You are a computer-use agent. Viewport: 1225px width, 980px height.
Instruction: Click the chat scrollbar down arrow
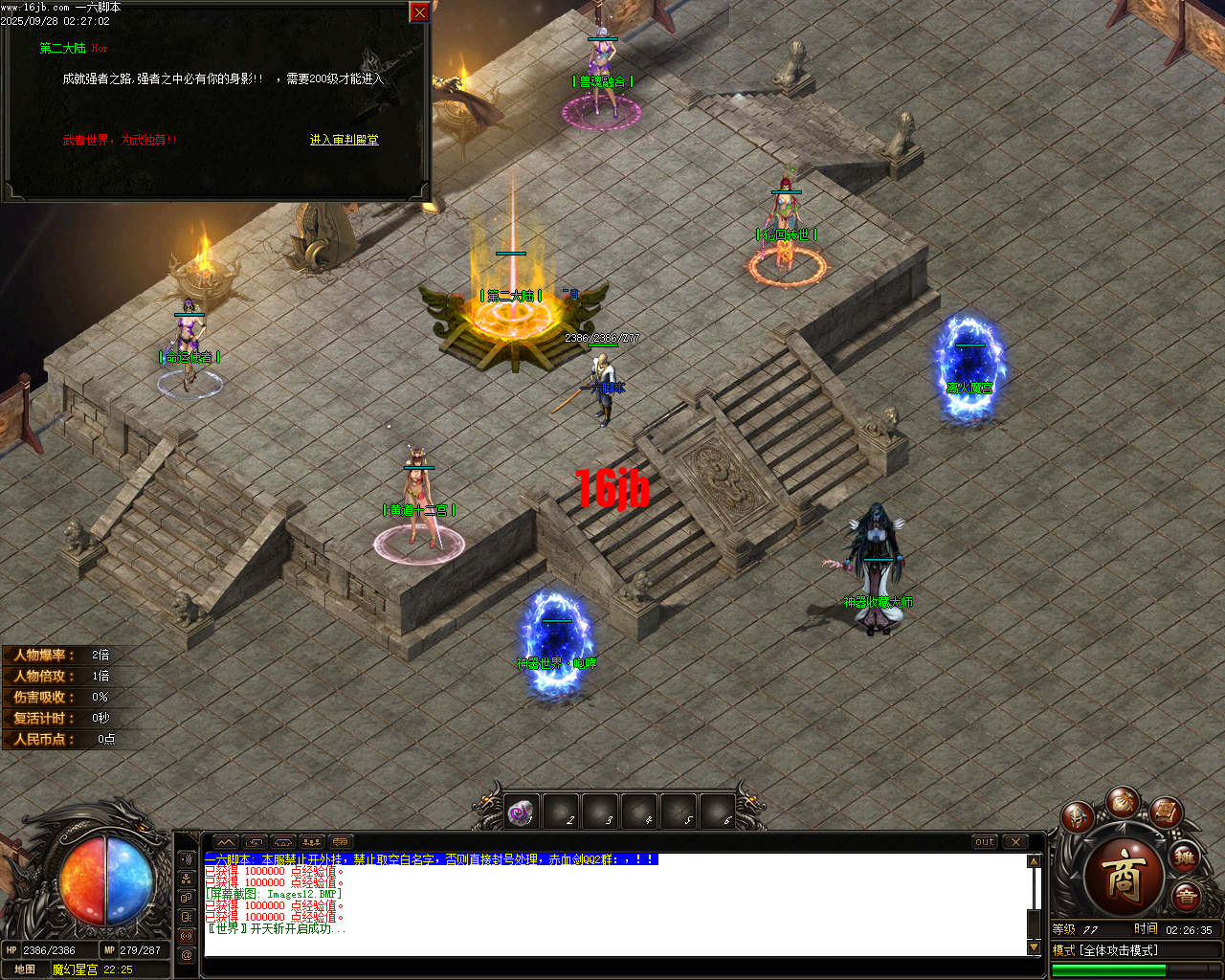point(1034,947)
